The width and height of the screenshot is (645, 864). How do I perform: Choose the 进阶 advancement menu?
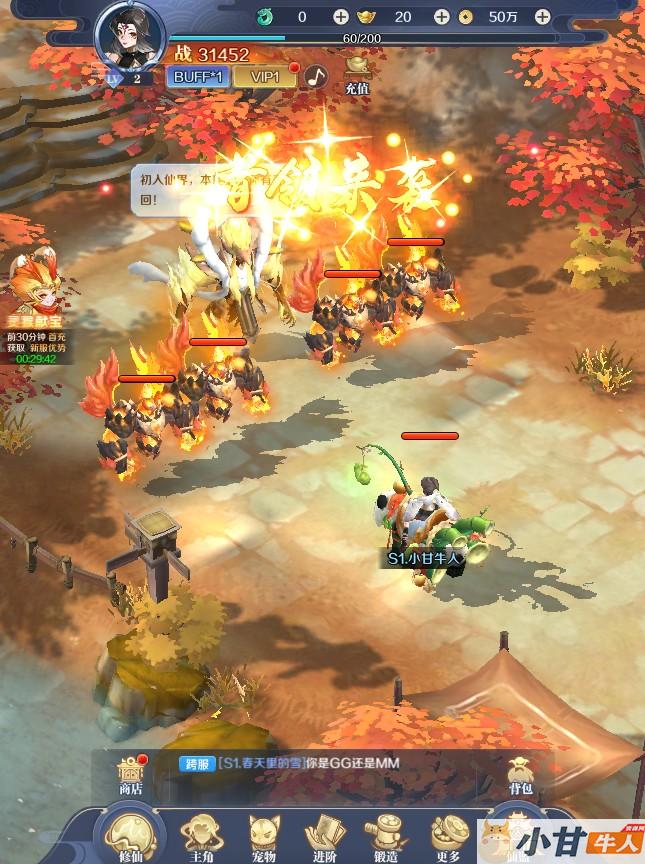click(324, 836)
